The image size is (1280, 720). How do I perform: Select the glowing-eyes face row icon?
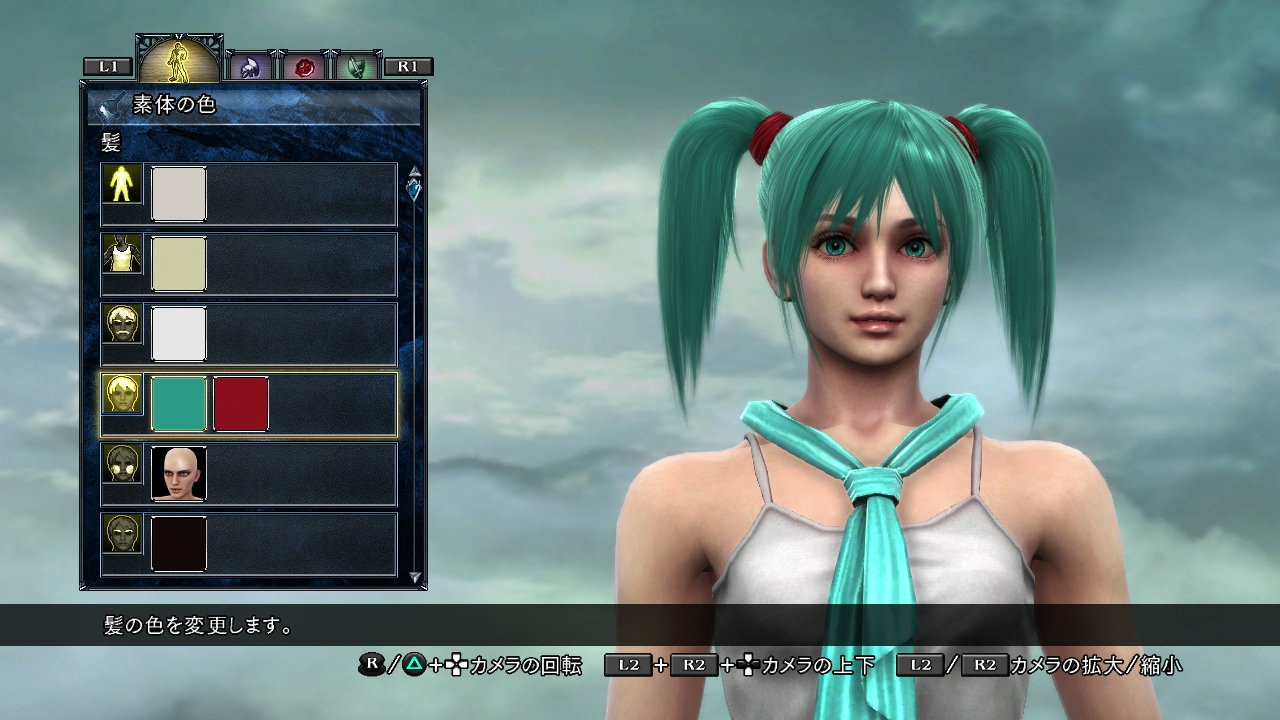point(123,464)
